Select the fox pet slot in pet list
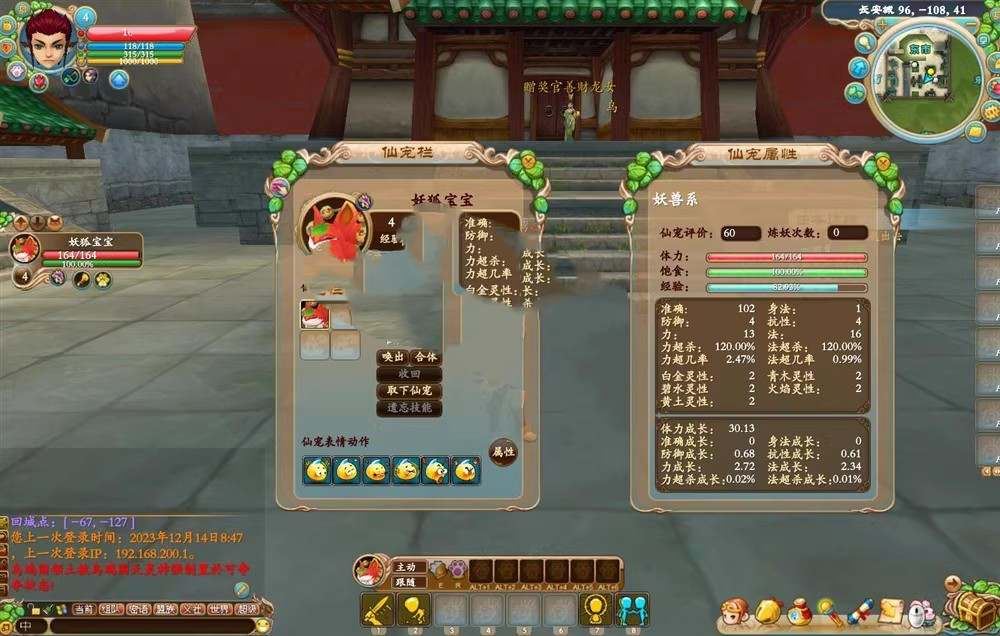This screenshot has height=636, width=1000. pyautogui.click(x=315, y=316)
